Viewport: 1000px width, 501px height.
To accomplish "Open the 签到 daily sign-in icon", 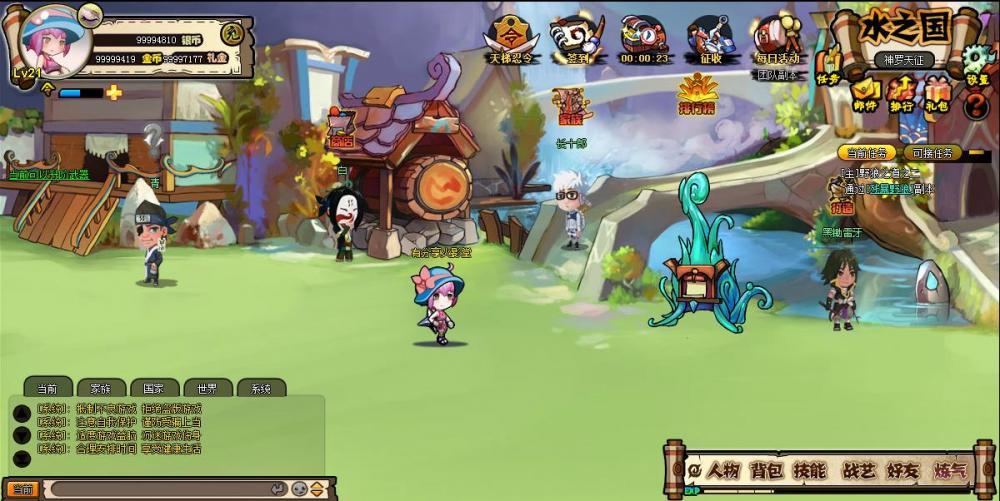I will point(574,38).
